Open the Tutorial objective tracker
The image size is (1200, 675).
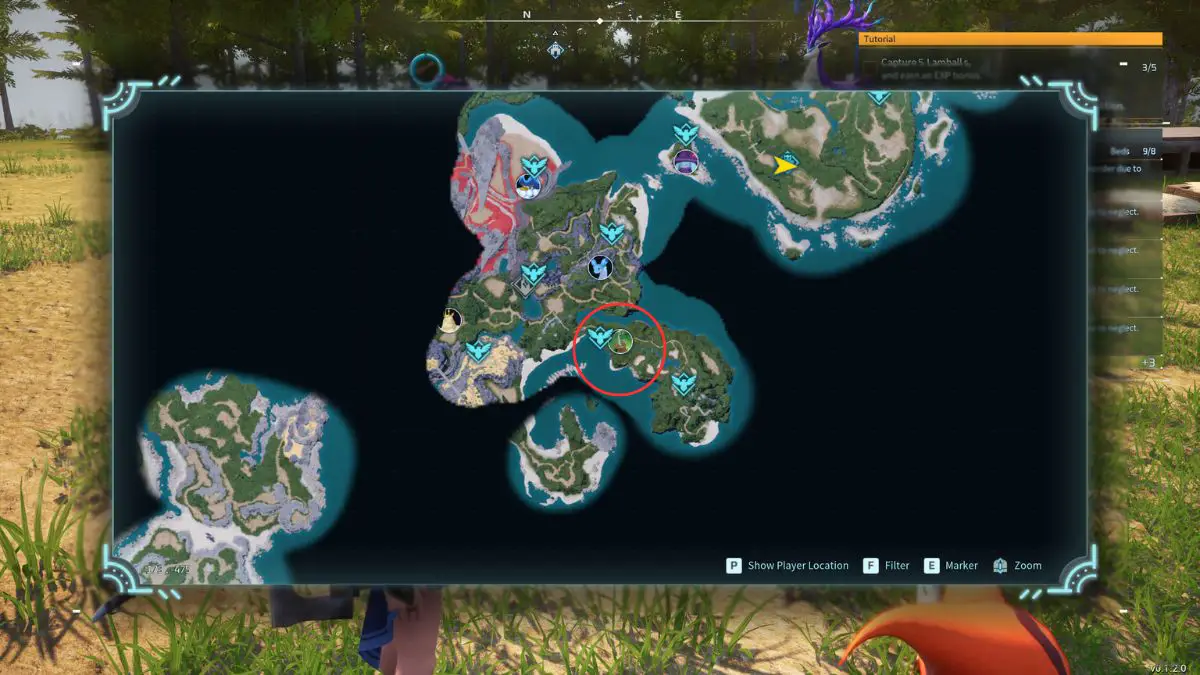[1010, 39]
